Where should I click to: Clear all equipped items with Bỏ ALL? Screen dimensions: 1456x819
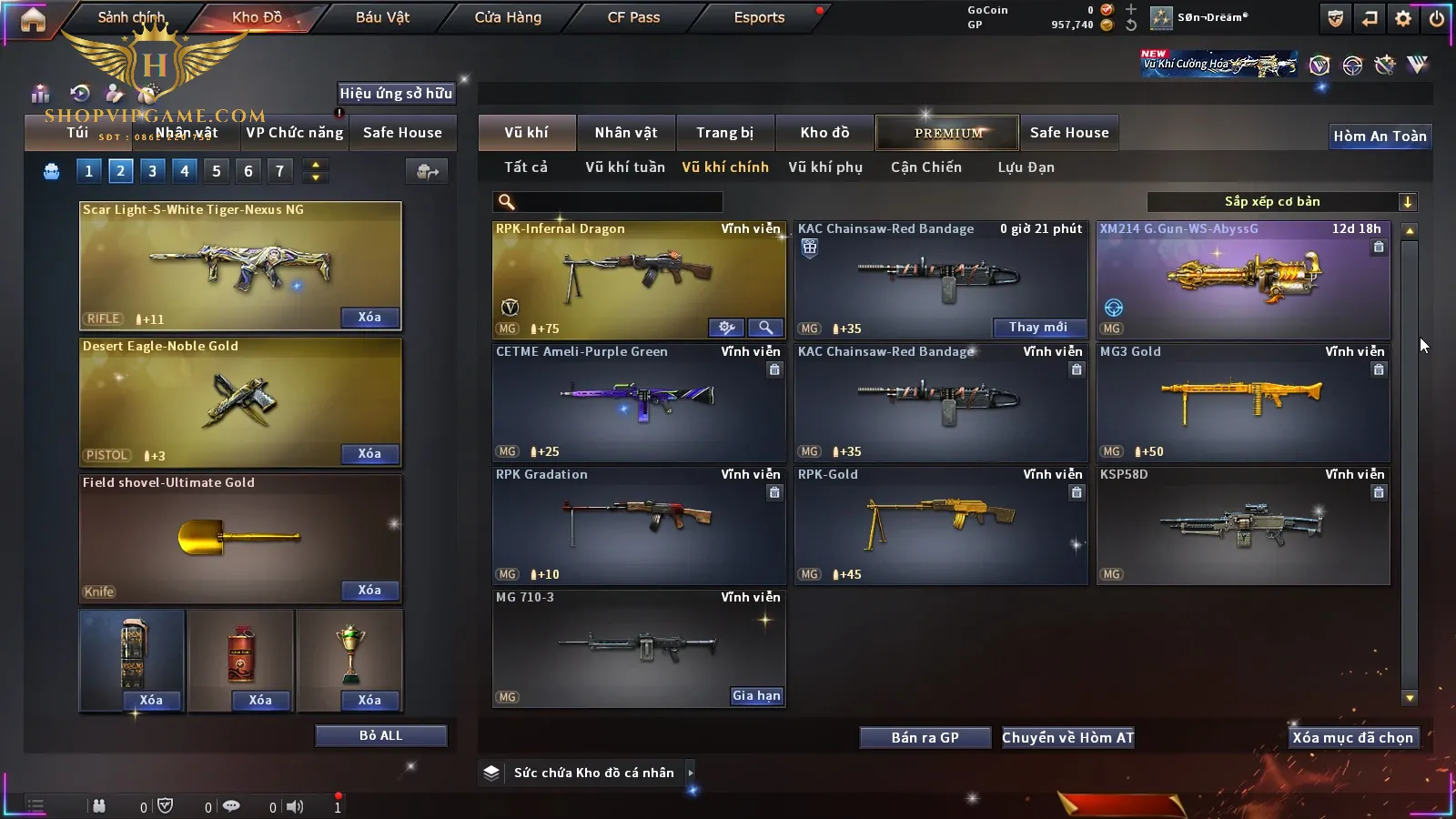coord(380,736)
